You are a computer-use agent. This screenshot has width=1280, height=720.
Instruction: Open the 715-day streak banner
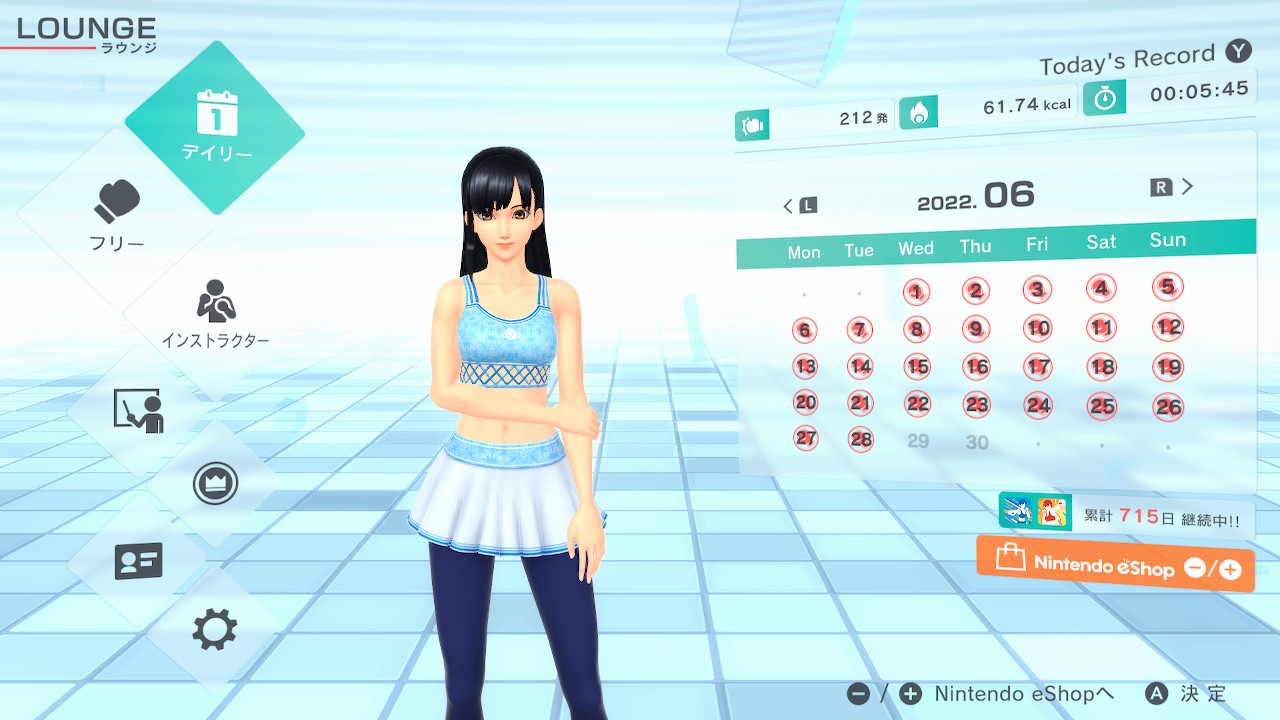(x=1126, y=517)
